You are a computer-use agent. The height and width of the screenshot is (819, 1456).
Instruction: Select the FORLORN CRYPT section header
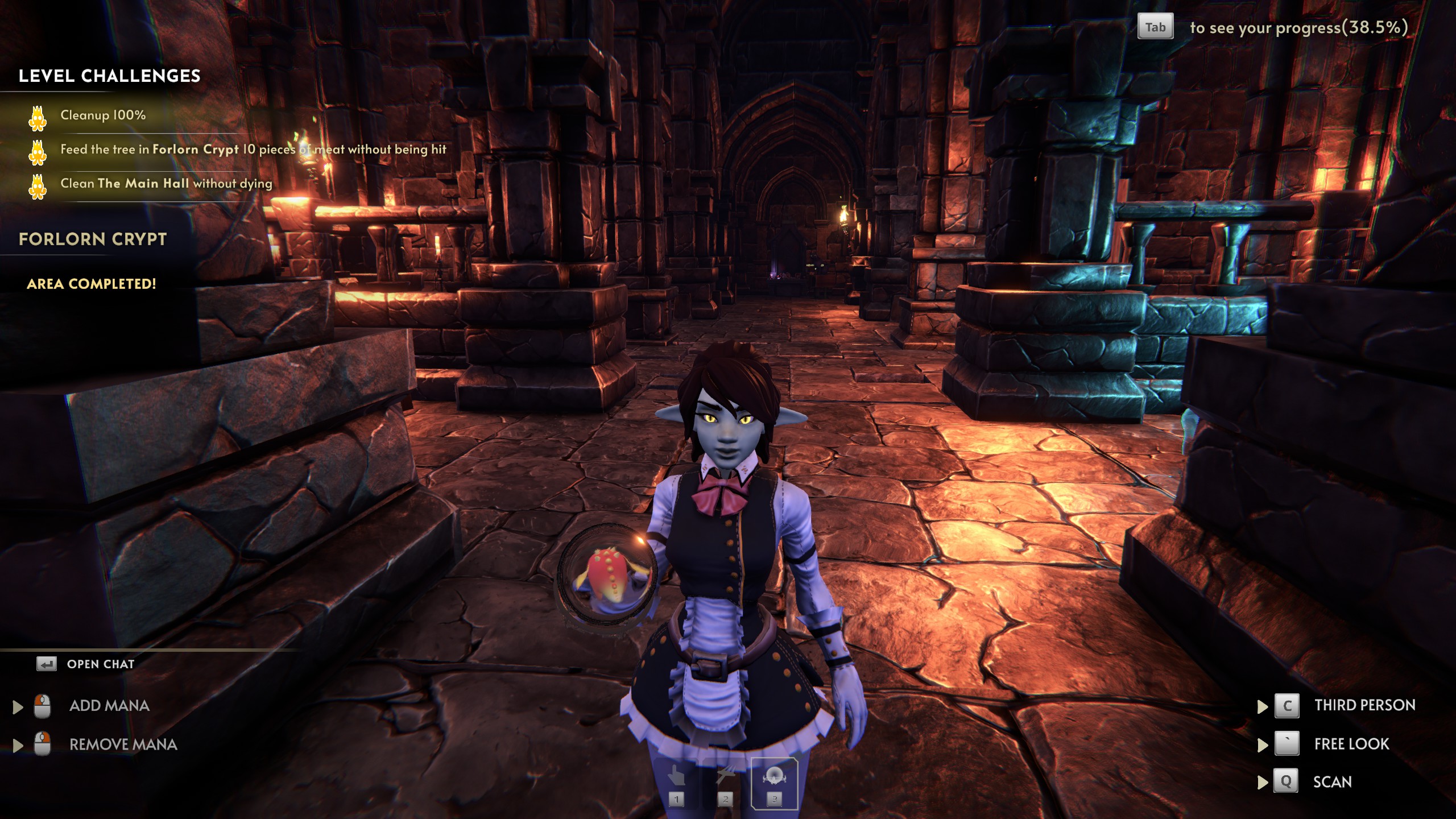tap(93, 239)
